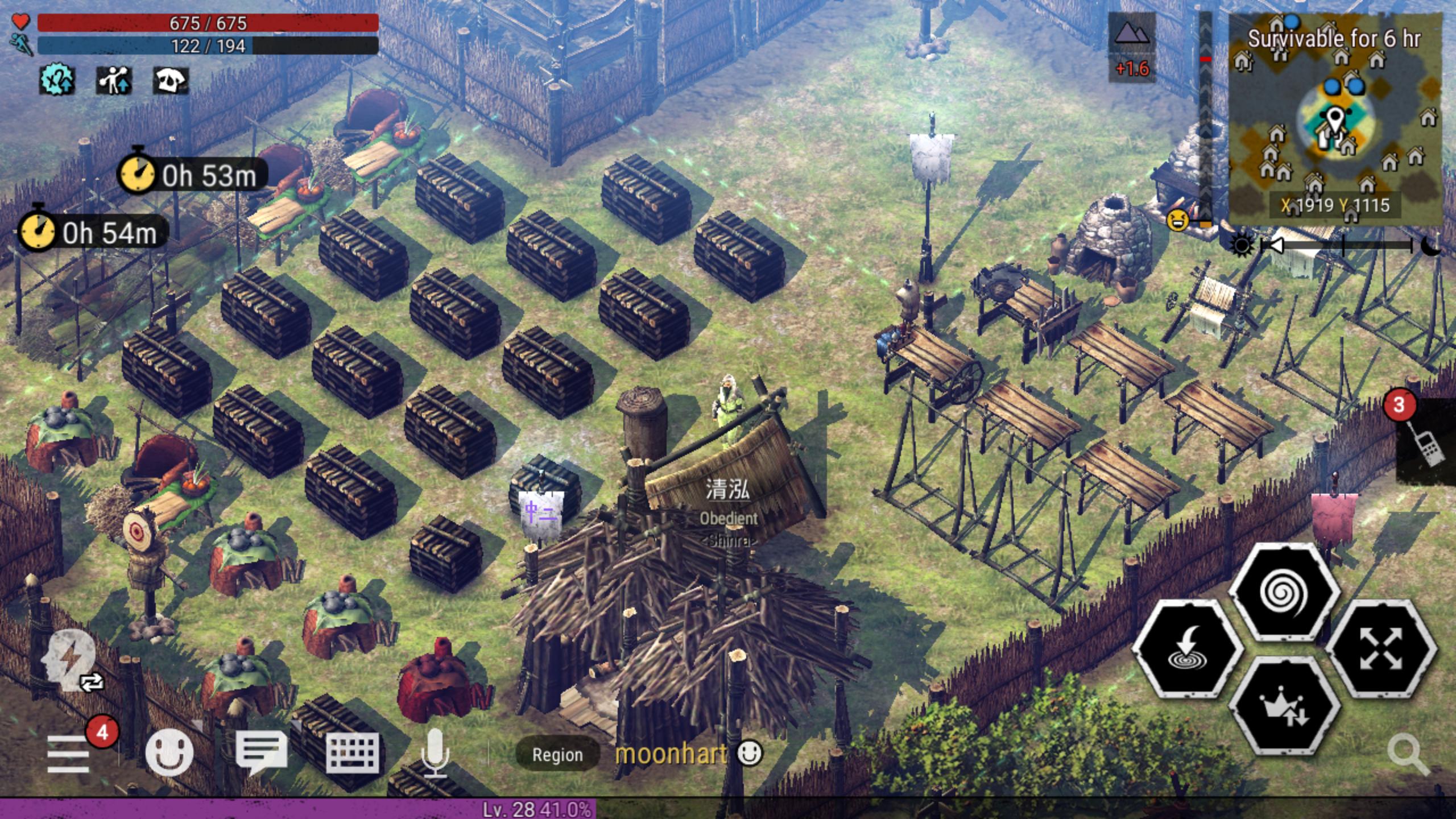The height and width of the screenshot is (819, 1456).
Task: Tap the mountain terrain indicator
Action: coord(1132,35)
